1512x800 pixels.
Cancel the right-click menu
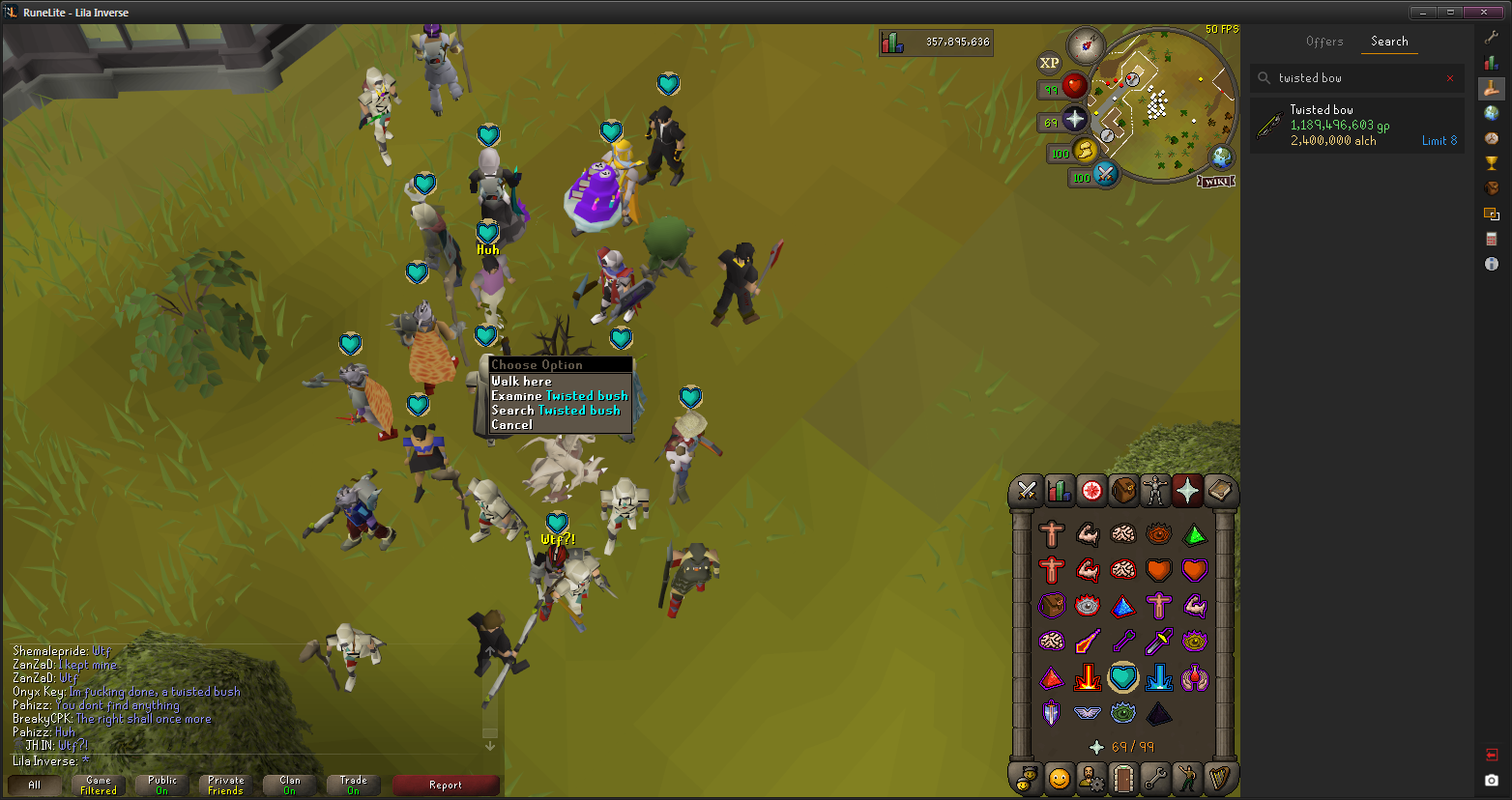pos(511,424)
